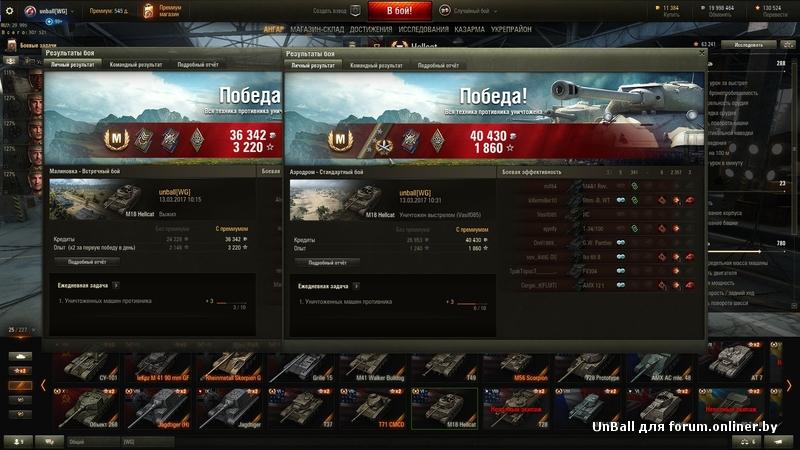800x450 pixels.
Task: Click Подробный отчёт button under the Аэродром battle credits
Action: [327, 262]
